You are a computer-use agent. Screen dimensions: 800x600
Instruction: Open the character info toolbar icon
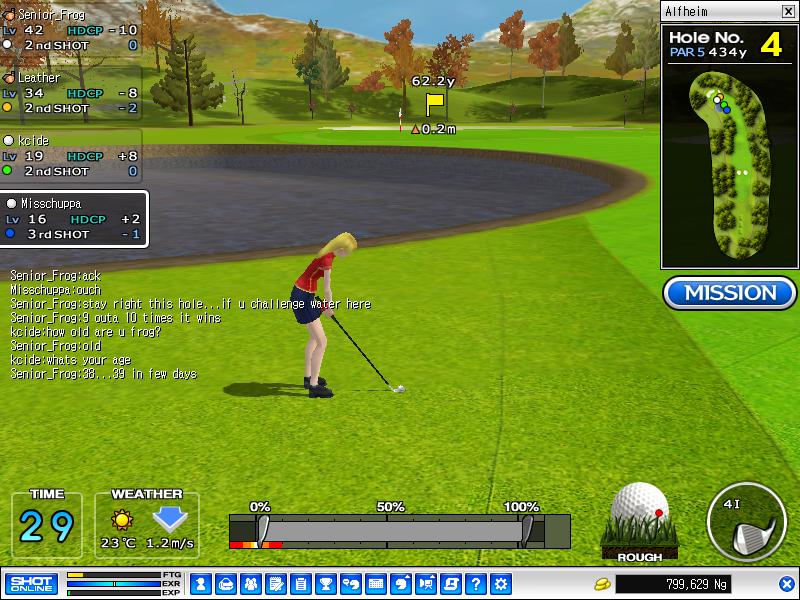tap(200, 584)
